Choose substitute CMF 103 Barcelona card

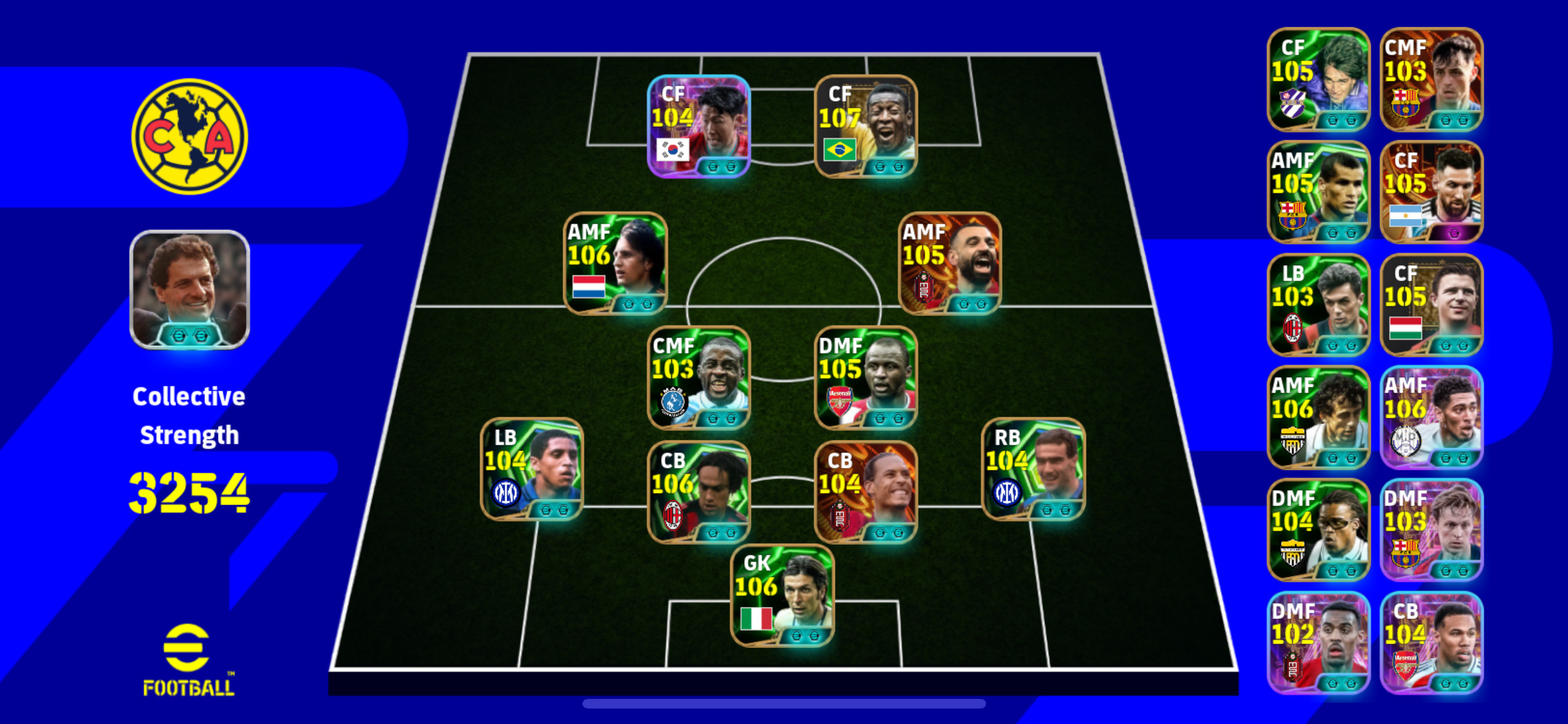point(1432,80)
